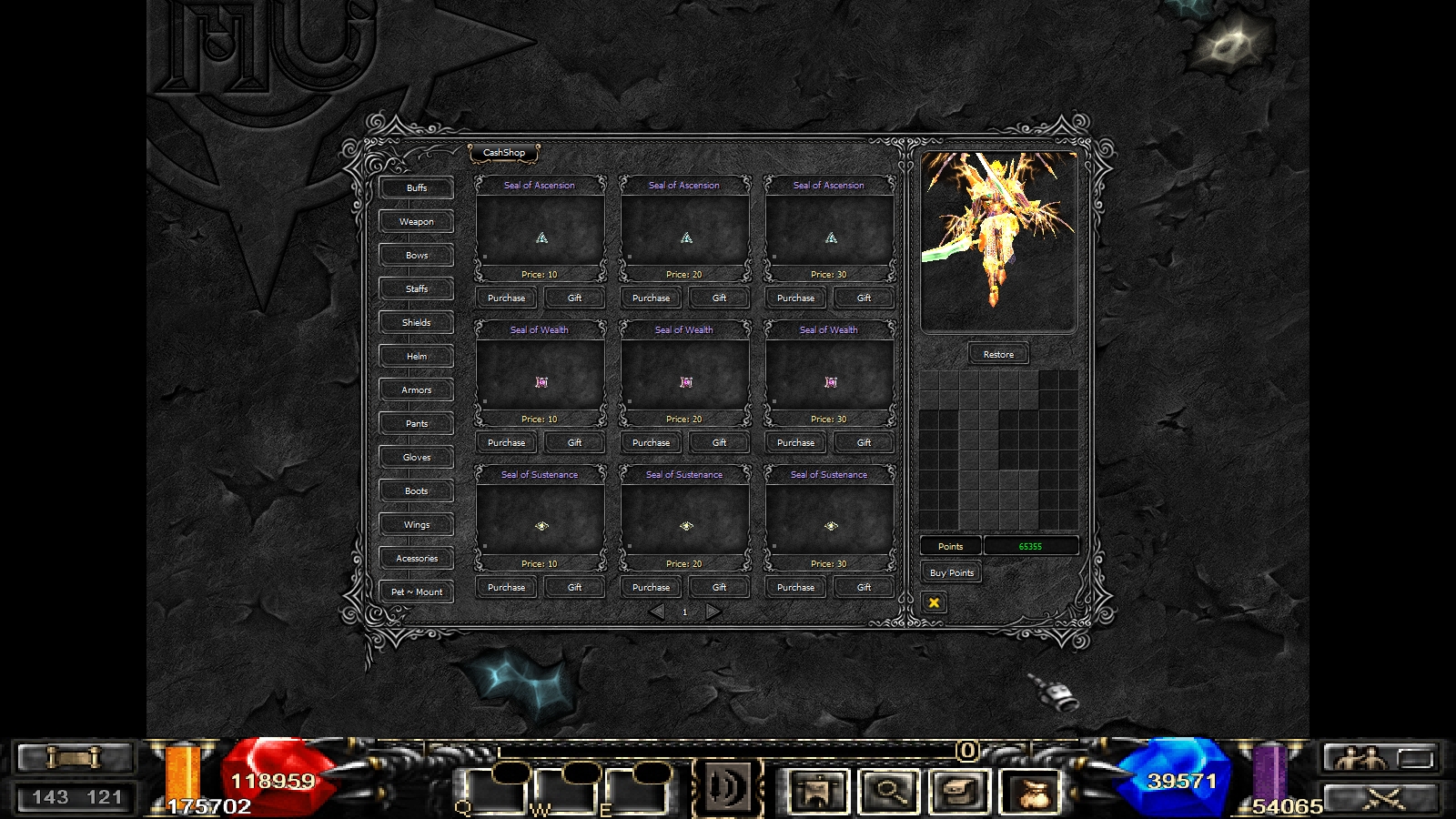This screenshot has height=819, width=1456.
Task: Switch to the Weapon category
Action: [x=417, y=222]
